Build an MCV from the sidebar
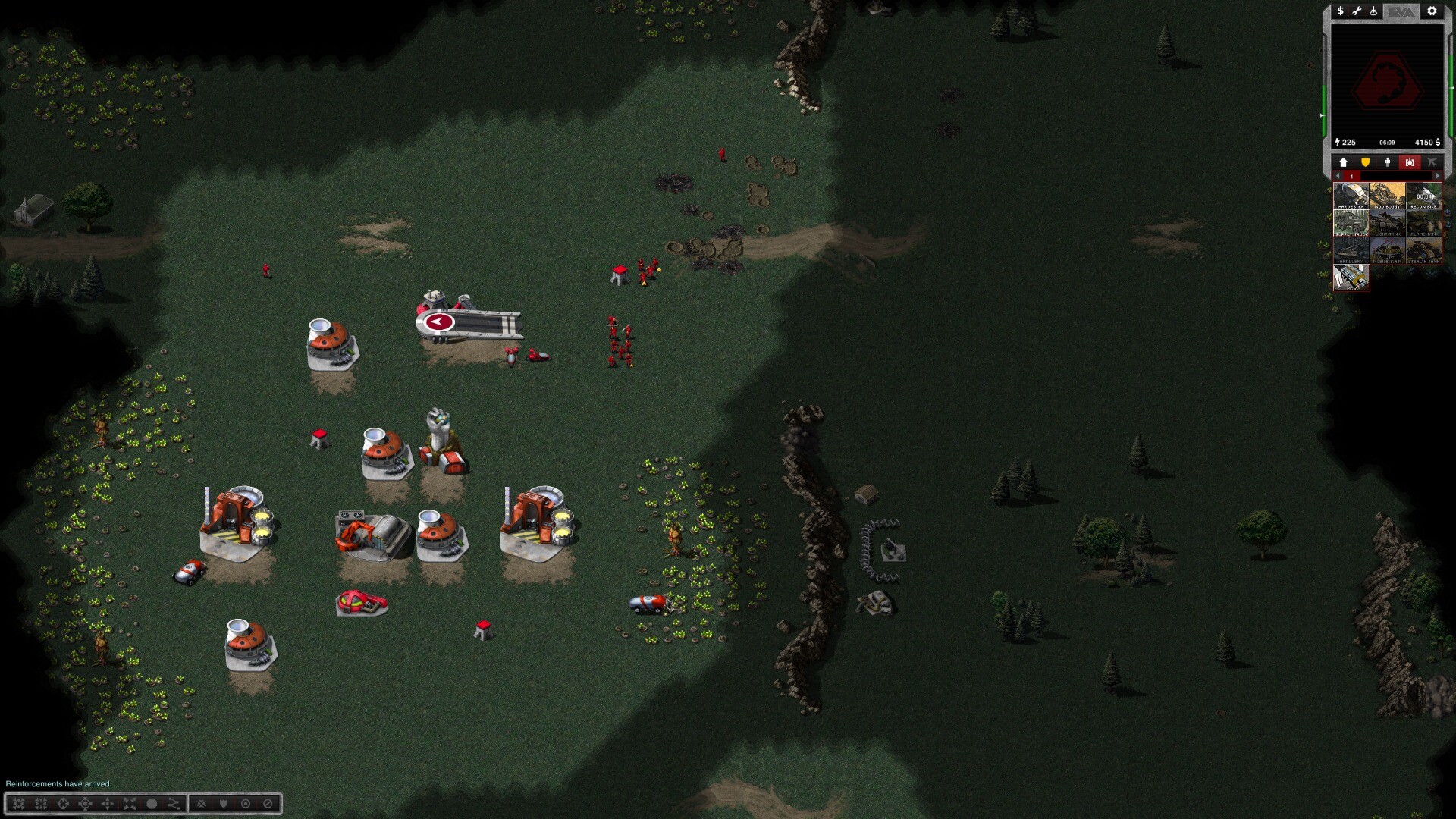Image resolution: width=1456 pixels, height=819 pixels. (x=1351, y=278)
